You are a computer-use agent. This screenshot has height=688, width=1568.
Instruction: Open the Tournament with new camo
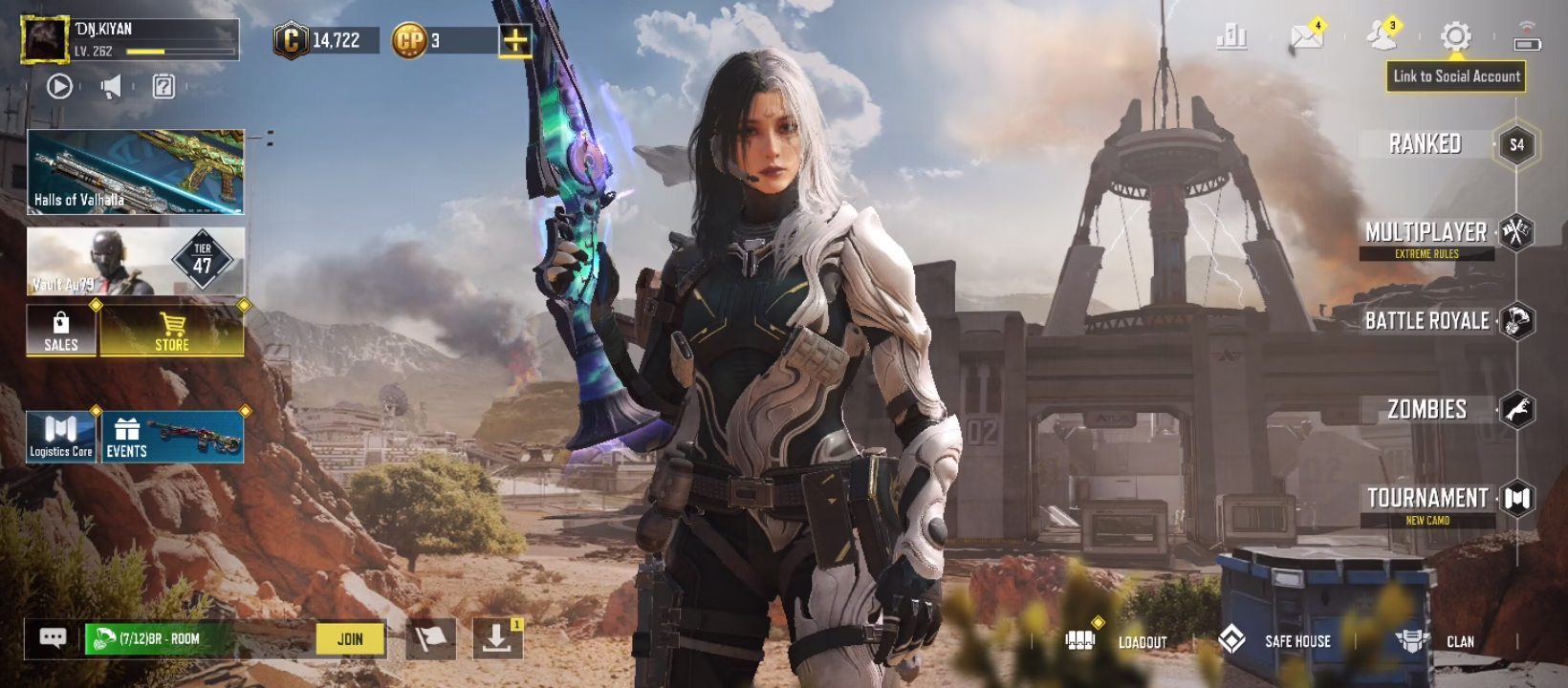(x=1427, y=498)
